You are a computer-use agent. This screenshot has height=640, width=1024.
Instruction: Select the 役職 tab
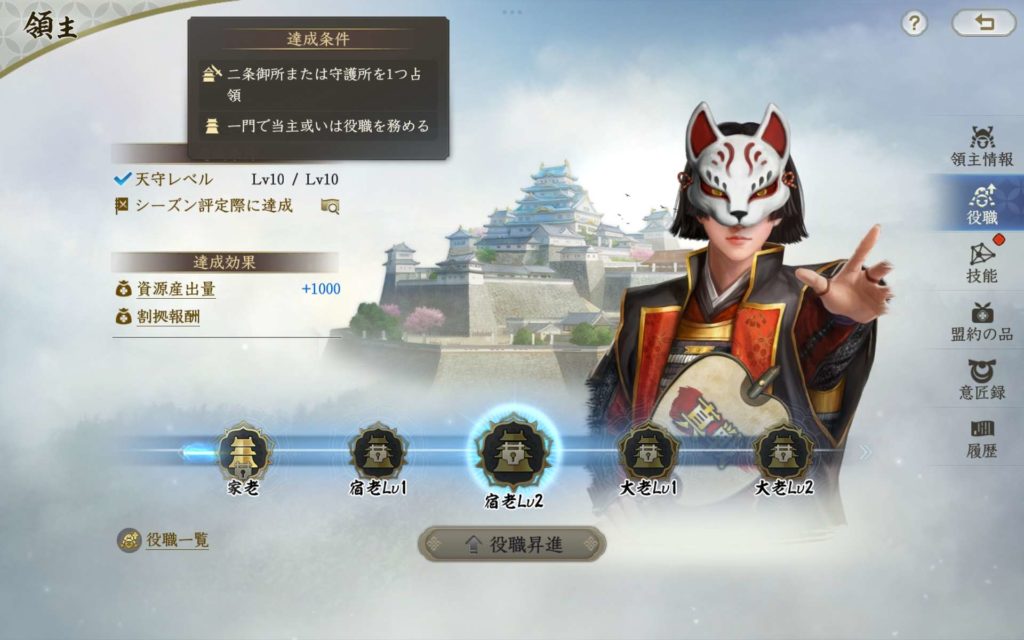pos(981,203)
